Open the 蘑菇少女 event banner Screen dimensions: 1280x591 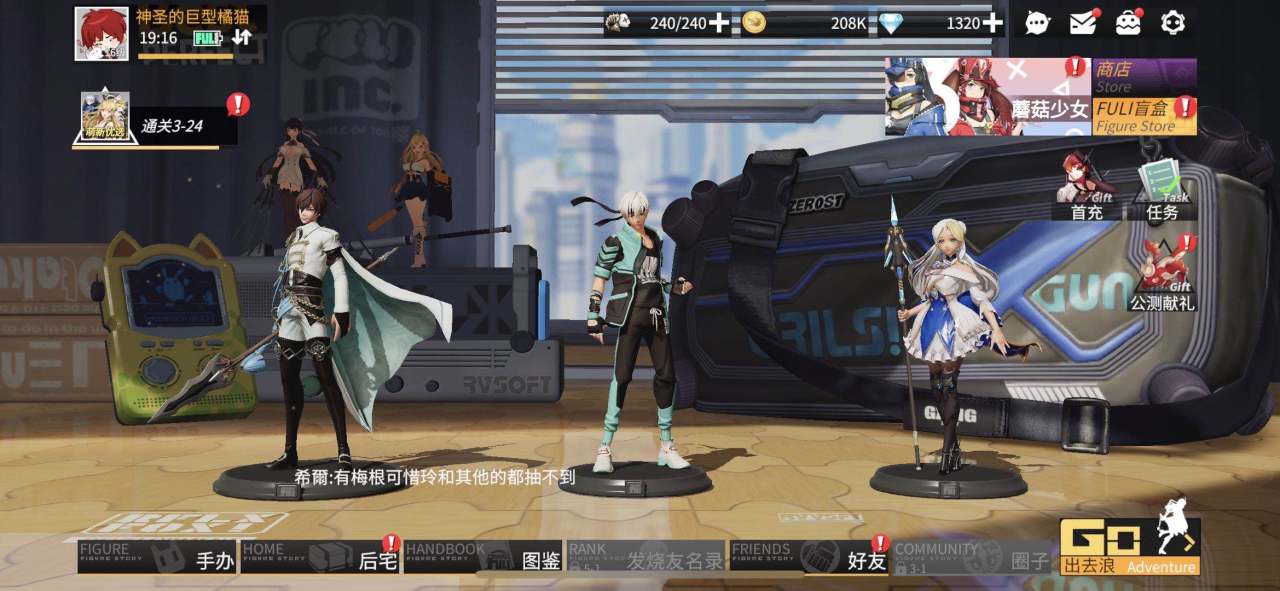click(987, 96)
